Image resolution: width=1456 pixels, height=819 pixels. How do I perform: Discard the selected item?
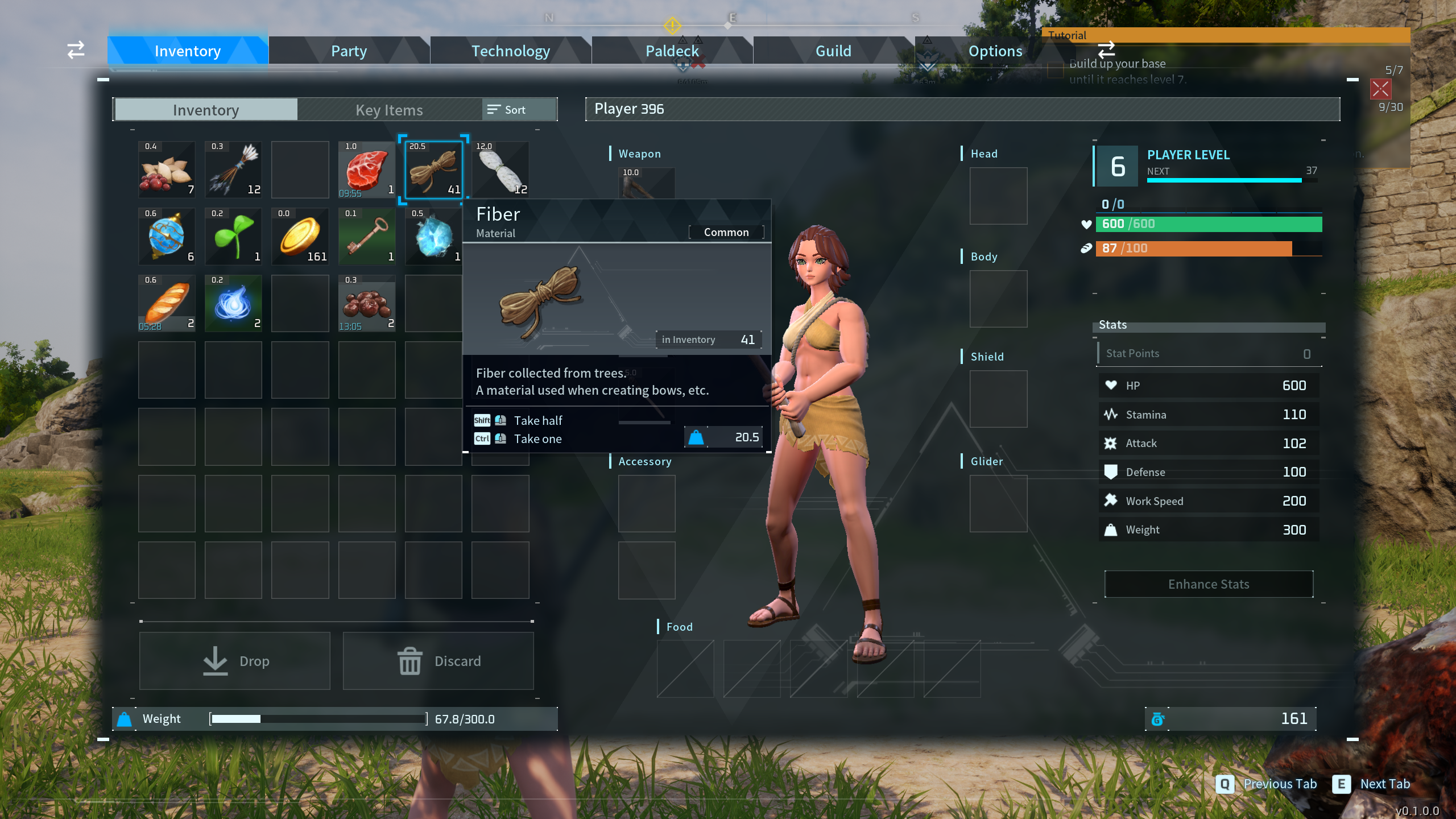coord(438,661)
